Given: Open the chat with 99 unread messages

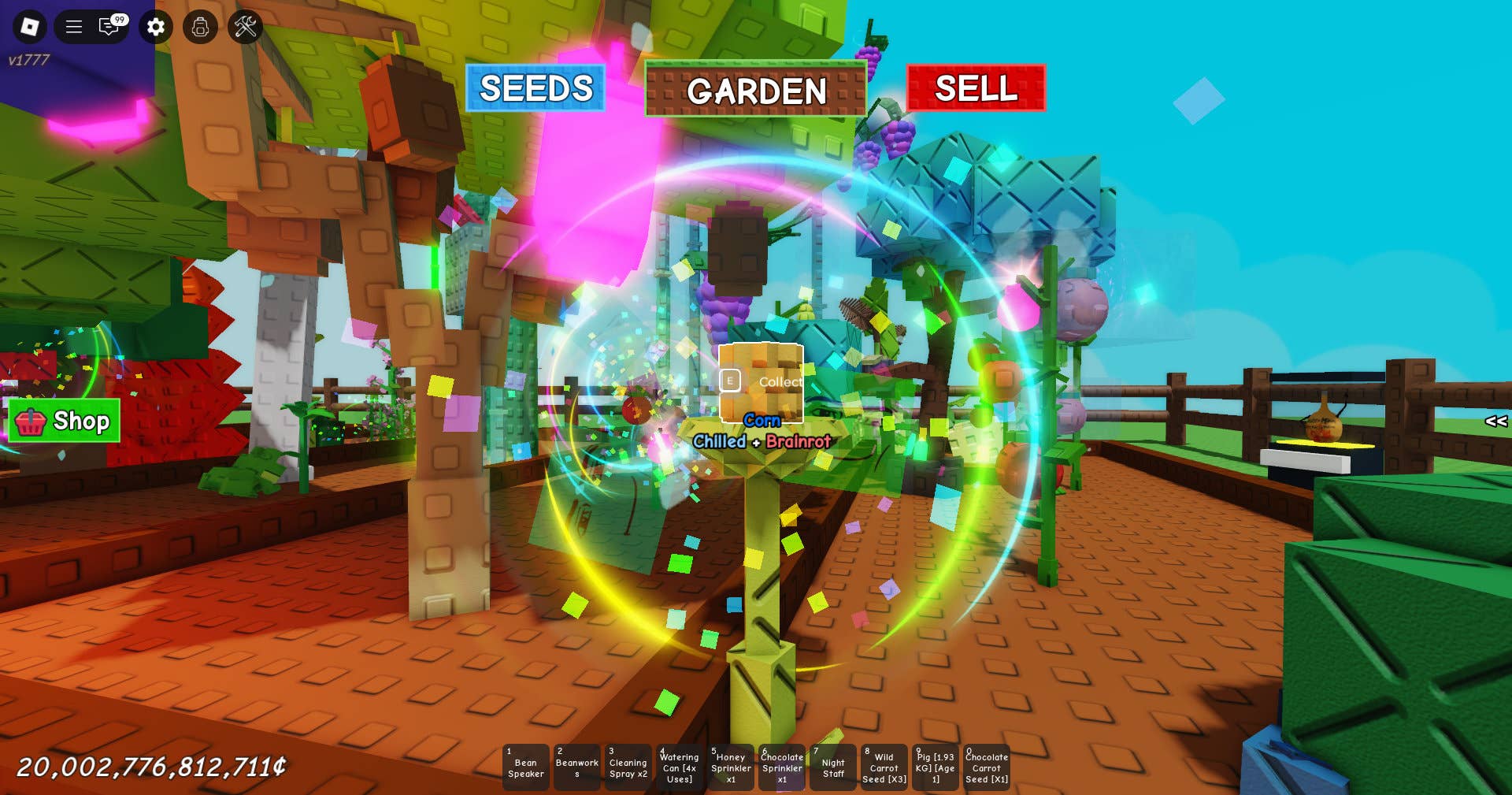Looking at the screenshot, I should click(x=110, y=27).
